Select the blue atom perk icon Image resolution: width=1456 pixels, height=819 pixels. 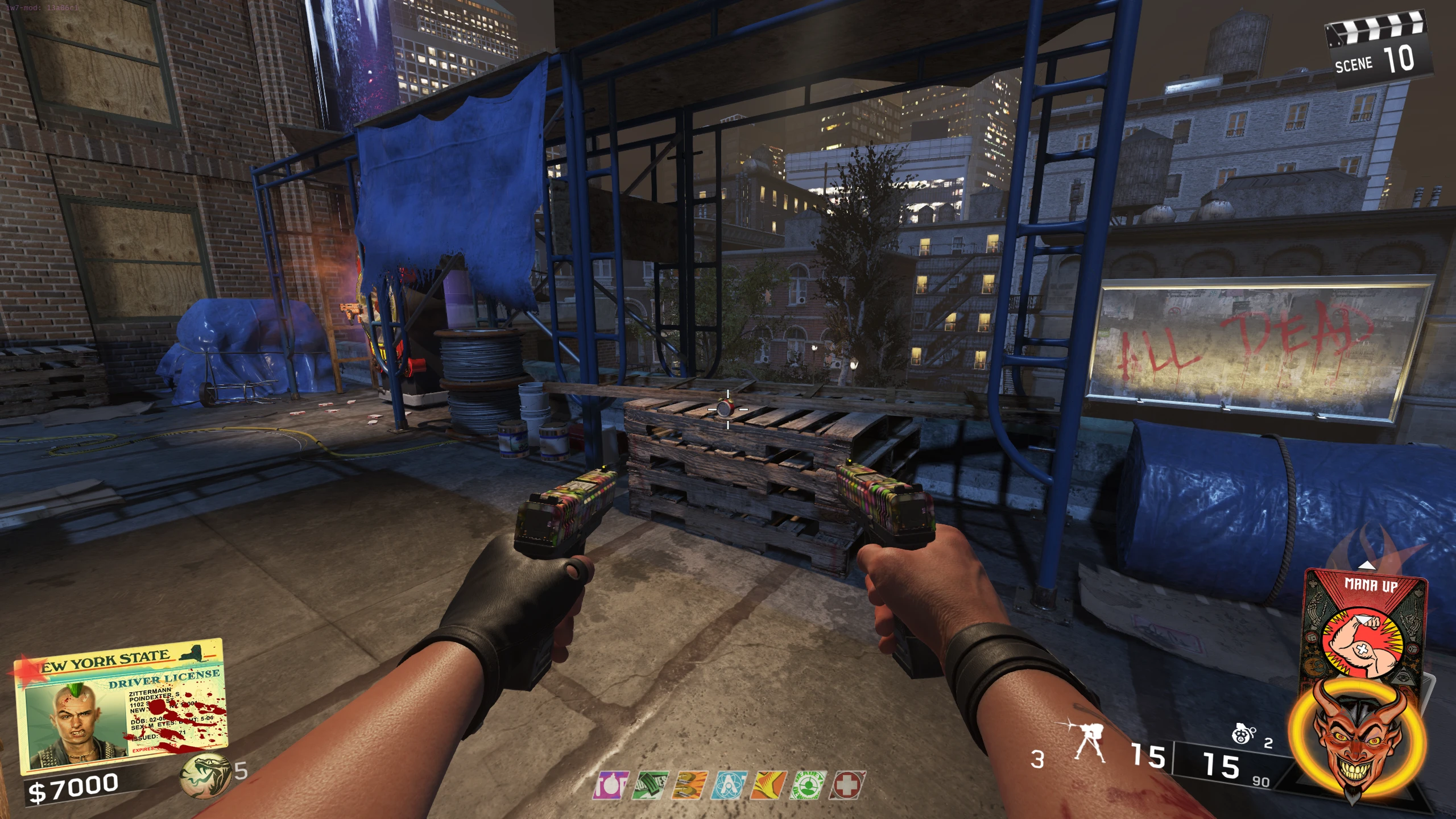729,785
